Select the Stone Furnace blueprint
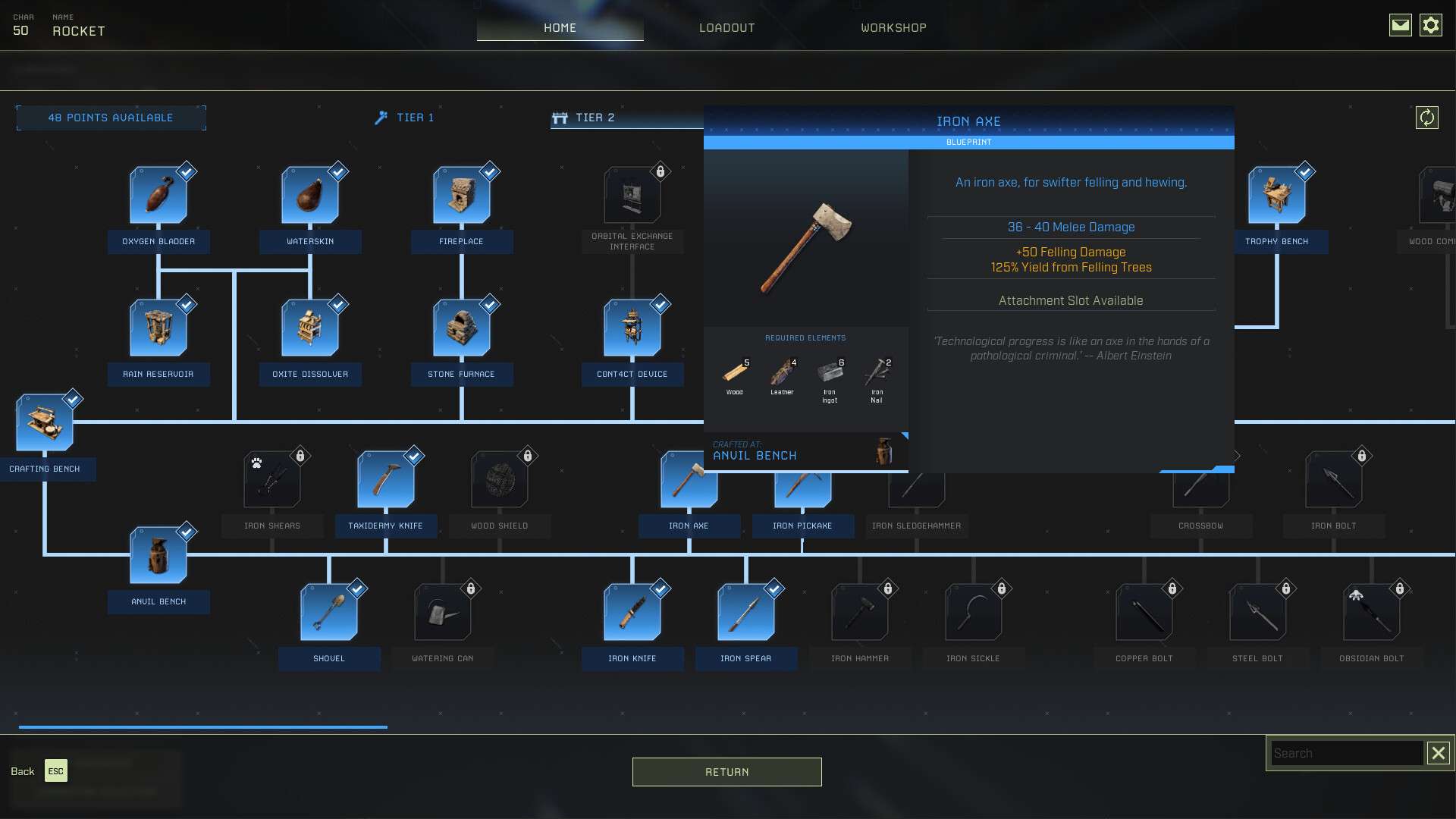Viewport: 1456px width, 819px height. (462, 328)
